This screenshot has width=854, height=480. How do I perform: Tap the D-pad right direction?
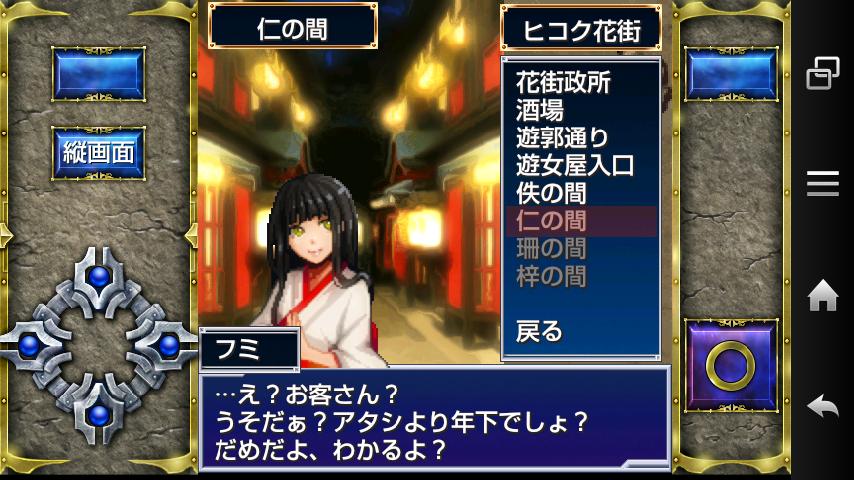coord(166,345)
